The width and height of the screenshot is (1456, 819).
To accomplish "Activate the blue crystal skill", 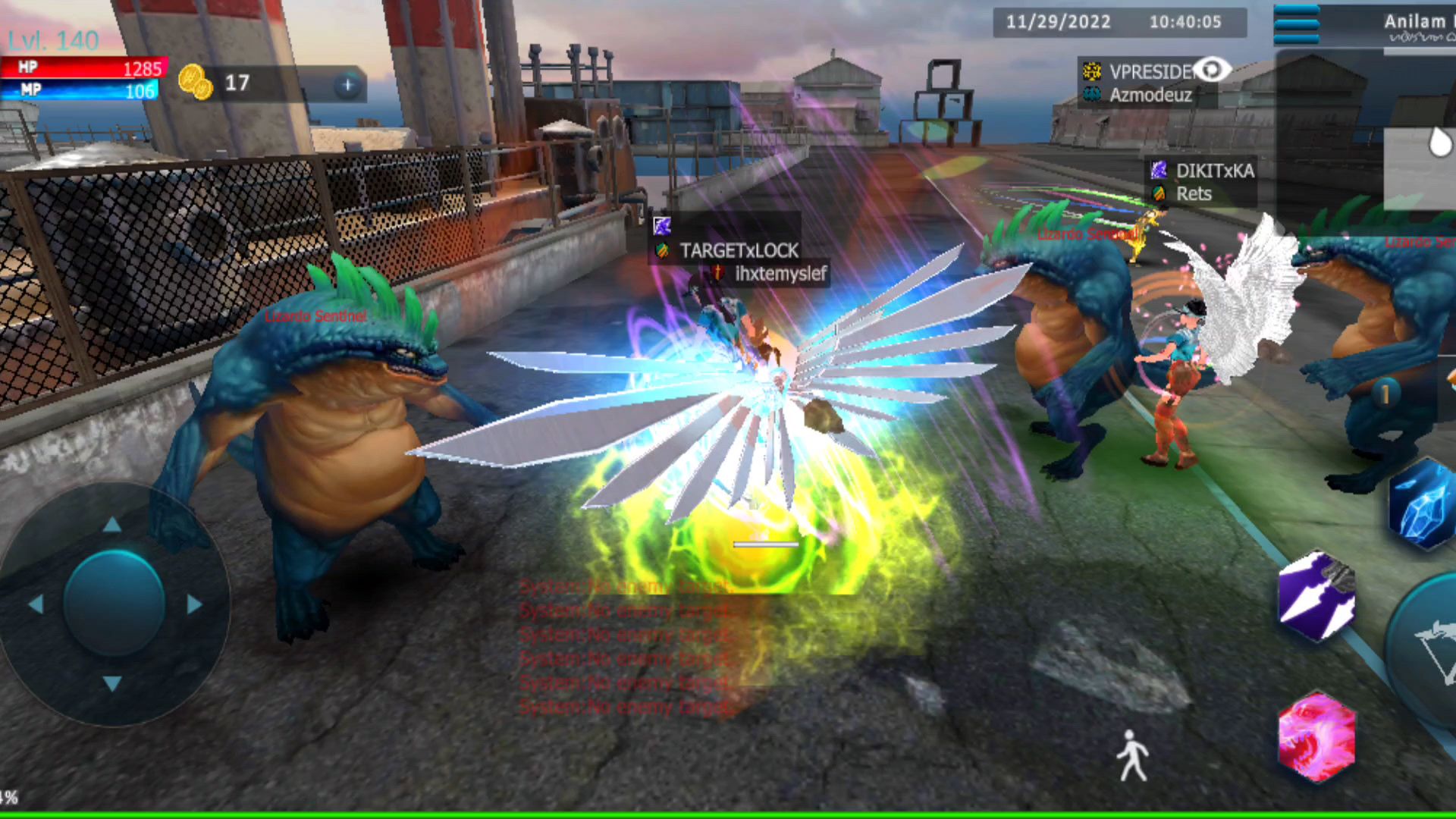I will click(1421, 505).
